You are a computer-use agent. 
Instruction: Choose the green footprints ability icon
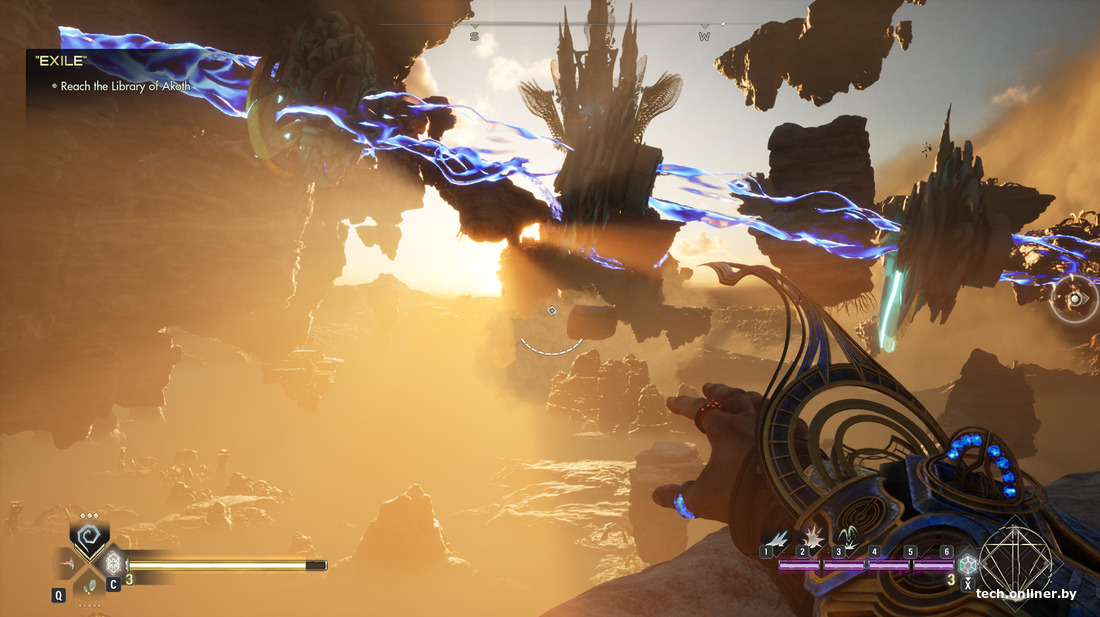click(90, 586)
